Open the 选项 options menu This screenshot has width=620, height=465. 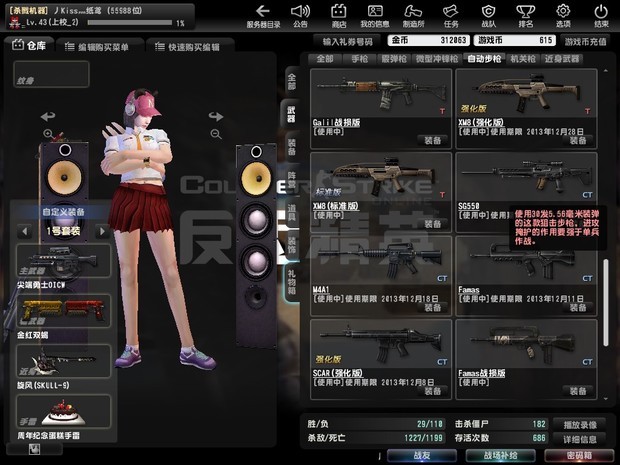pos(563,14)
